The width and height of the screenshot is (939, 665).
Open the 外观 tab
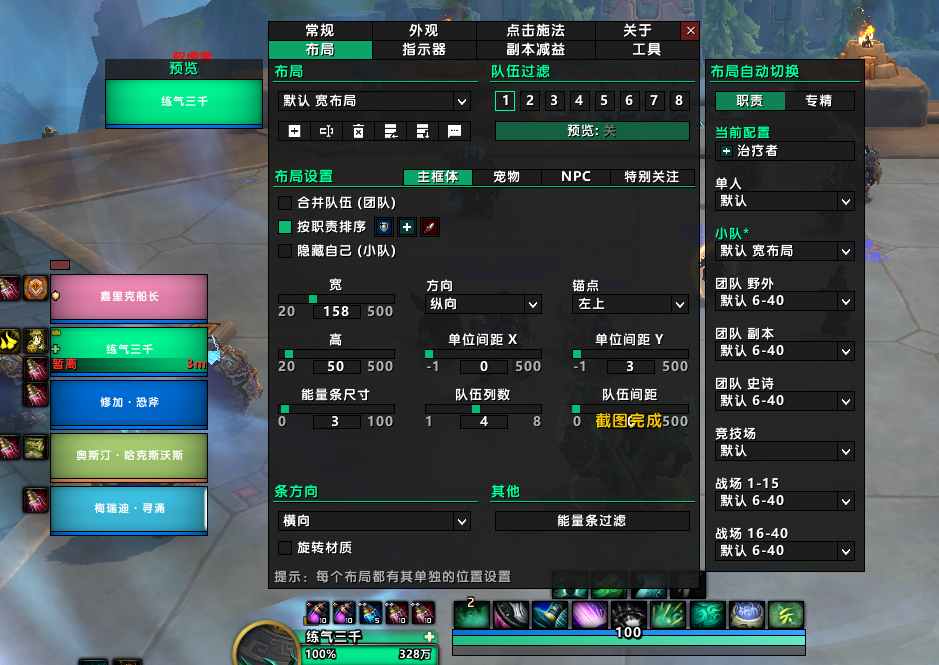click(x=423, y=31)
